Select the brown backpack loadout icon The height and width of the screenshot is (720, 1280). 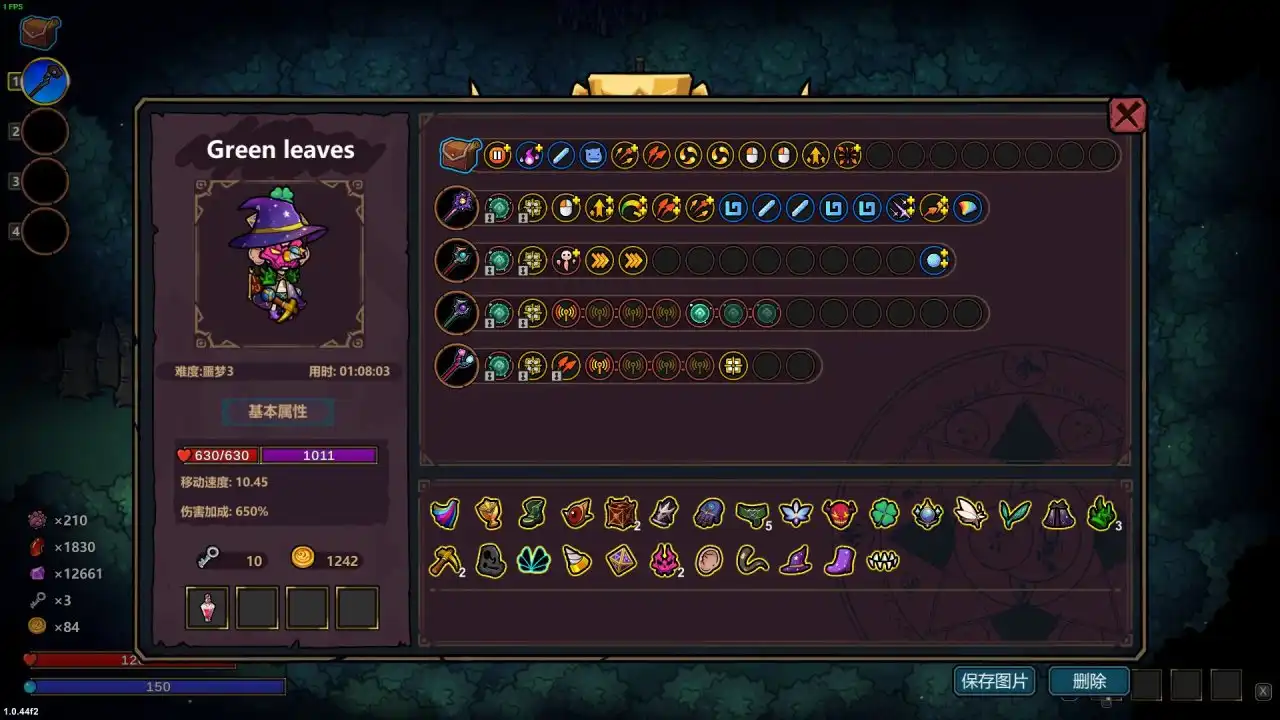459,155
